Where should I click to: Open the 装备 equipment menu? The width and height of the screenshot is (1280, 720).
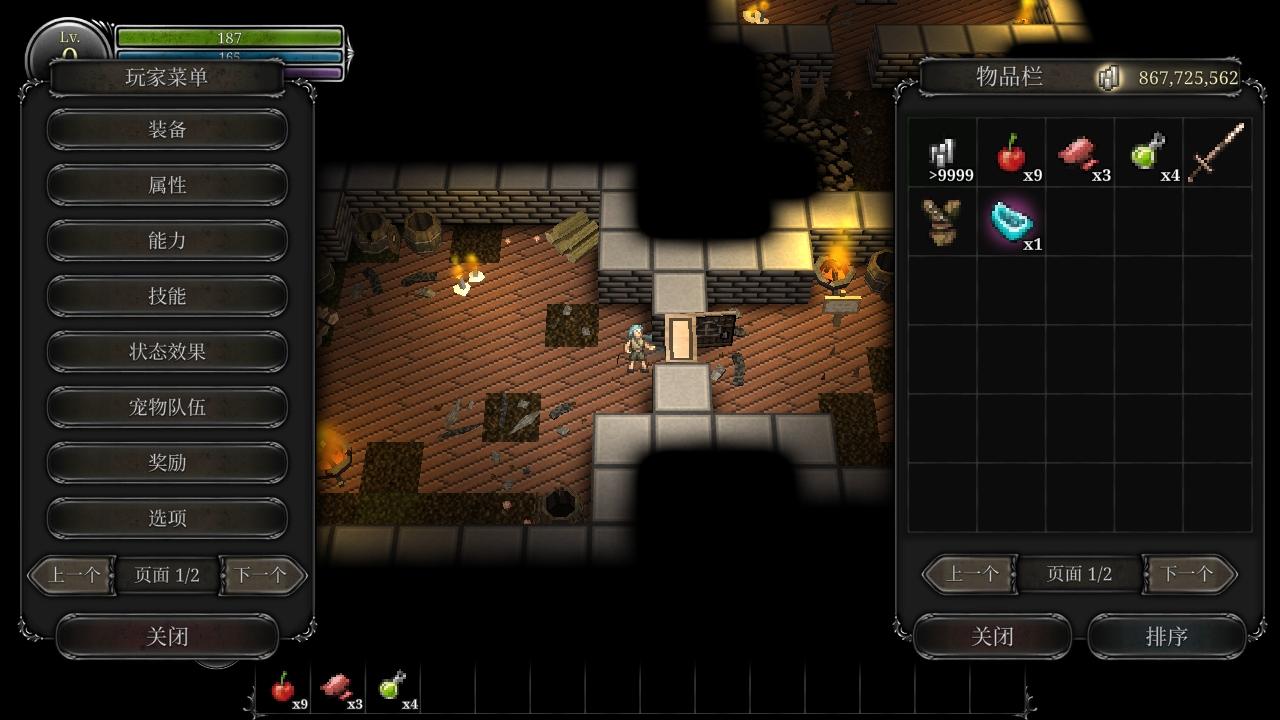tap(167, 129)
